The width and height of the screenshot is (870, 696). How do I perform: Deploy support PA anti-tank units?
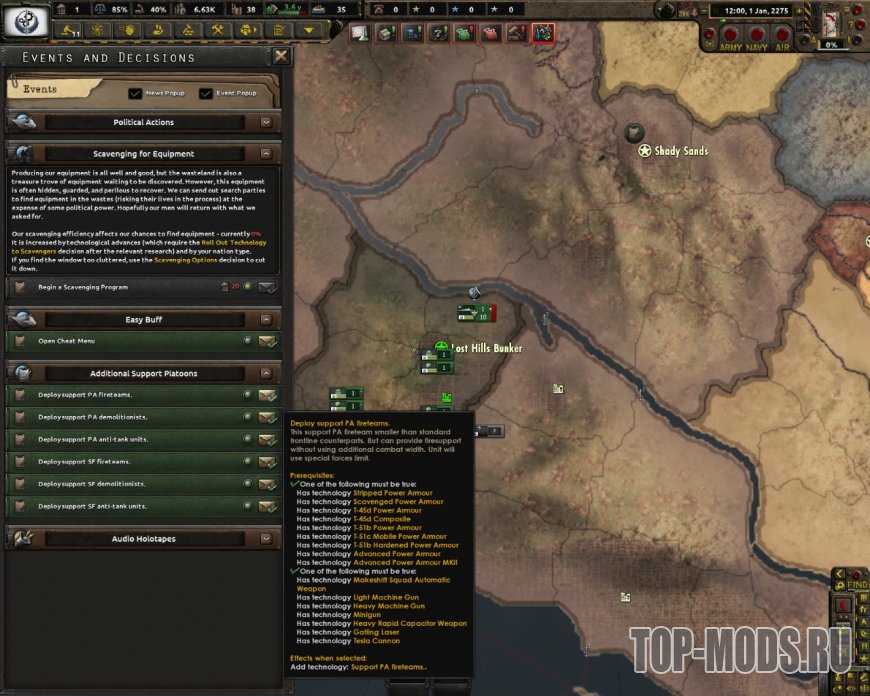[x=267, y=439]
